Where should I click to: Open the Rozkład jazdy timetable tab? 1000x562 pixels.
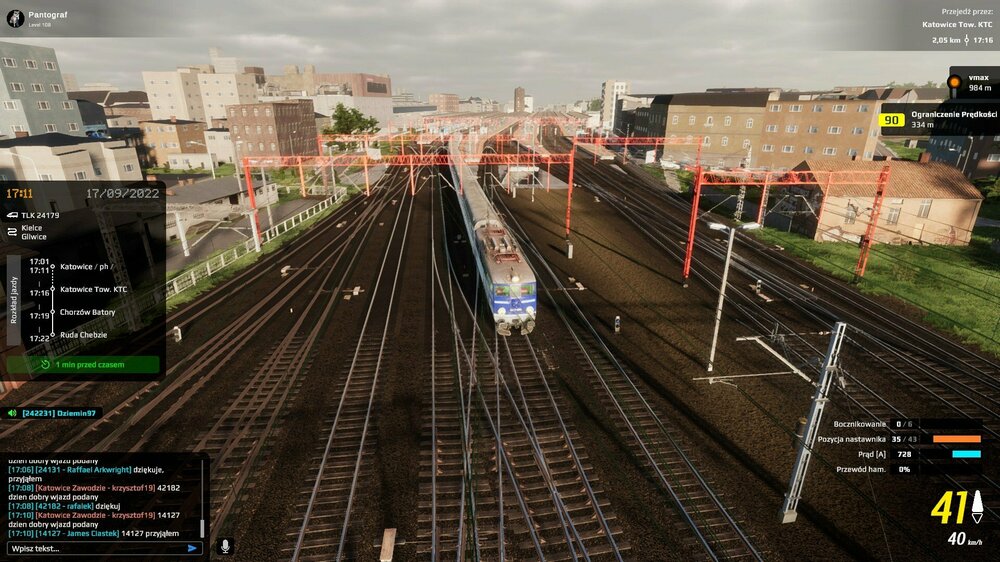click(14, 300)
